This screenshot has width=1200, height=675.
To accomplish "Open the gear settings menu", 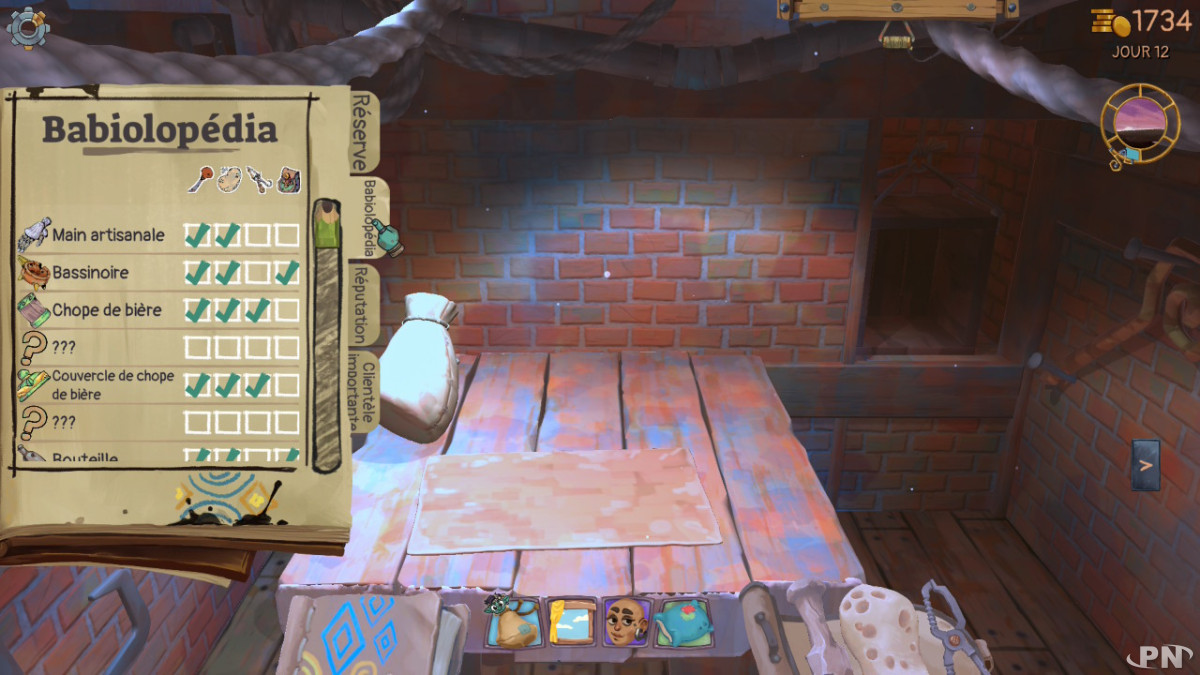I will (27, 27).
